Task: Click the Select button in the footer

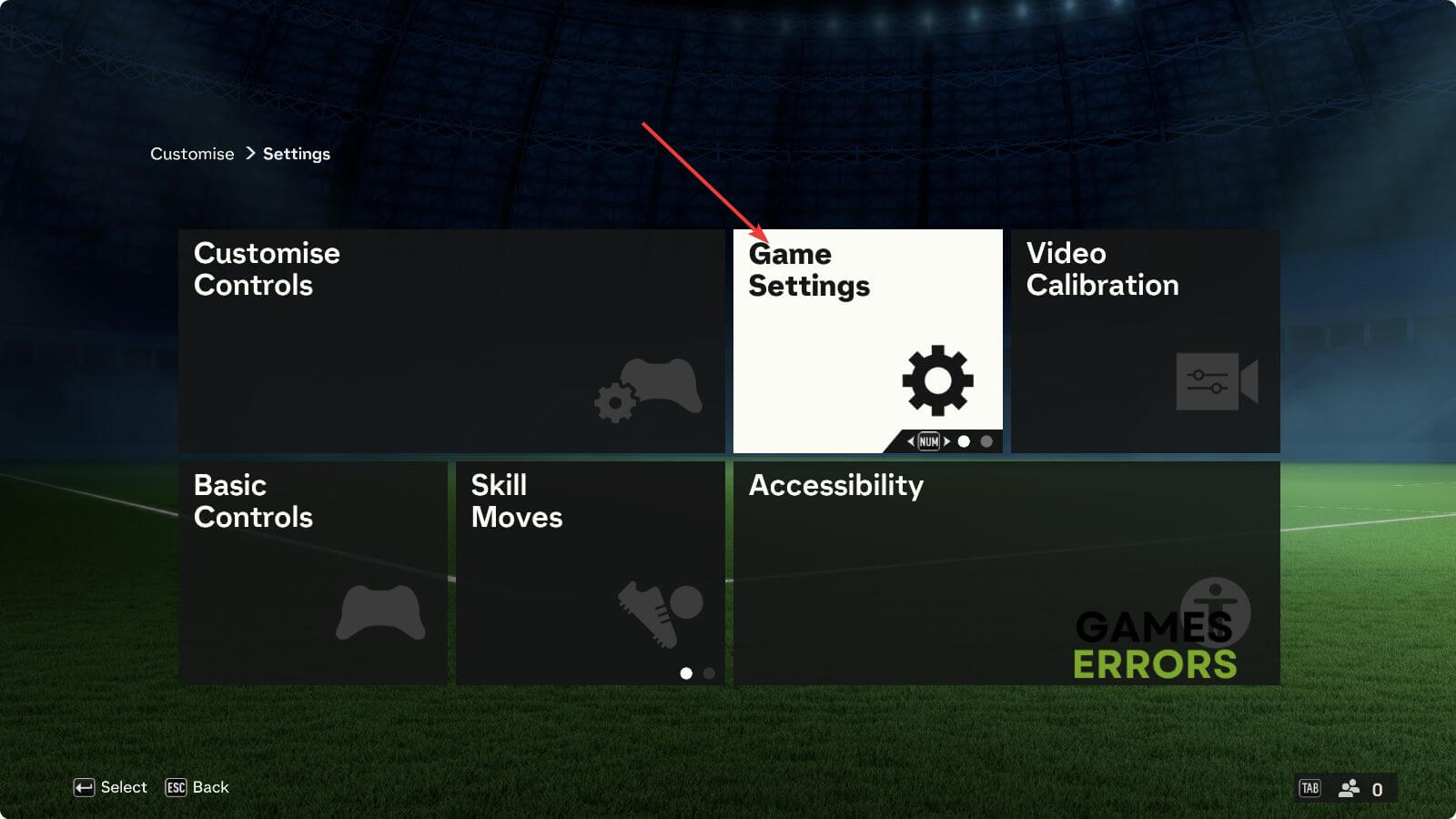Action: point(110,787)
